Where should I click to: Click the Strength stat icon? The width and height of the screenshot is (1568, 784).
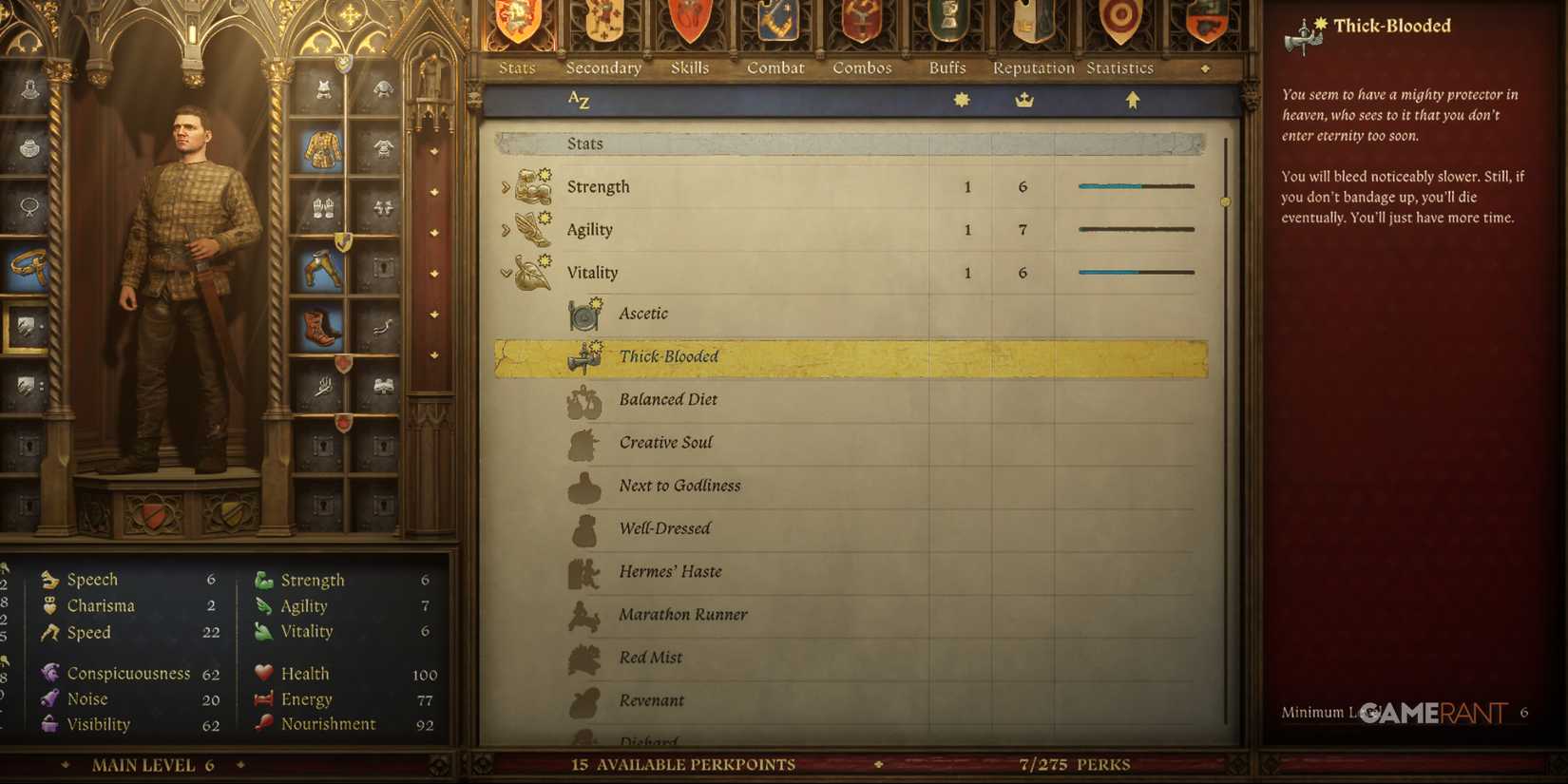[532, 186]
